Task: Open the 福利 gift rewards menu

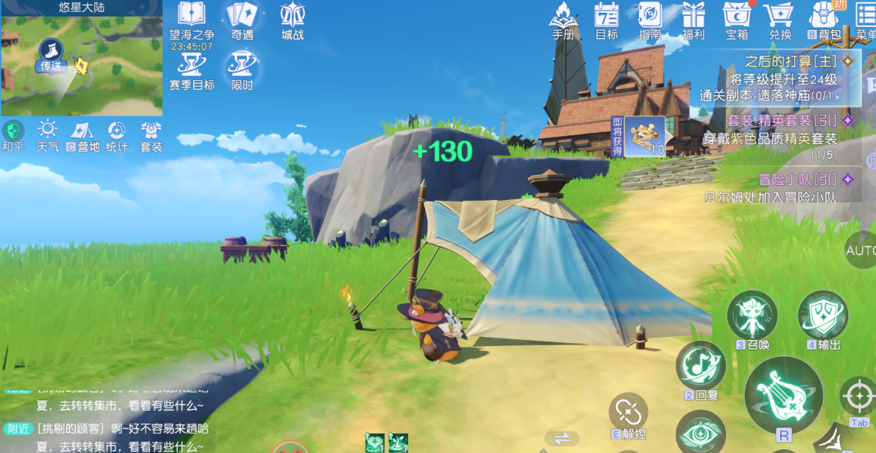Action: click(693, 18)
